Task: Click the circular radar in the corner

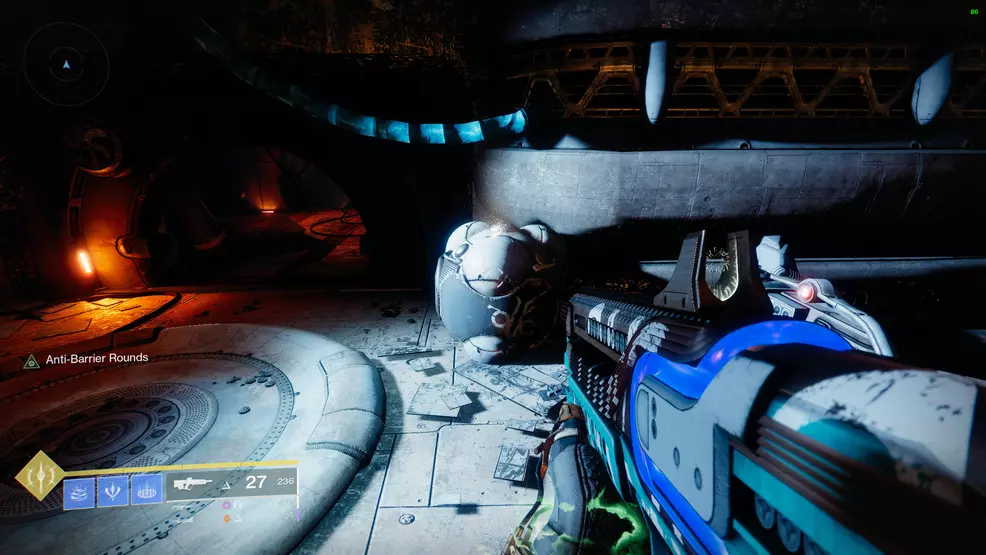Action: pos(66,64)
